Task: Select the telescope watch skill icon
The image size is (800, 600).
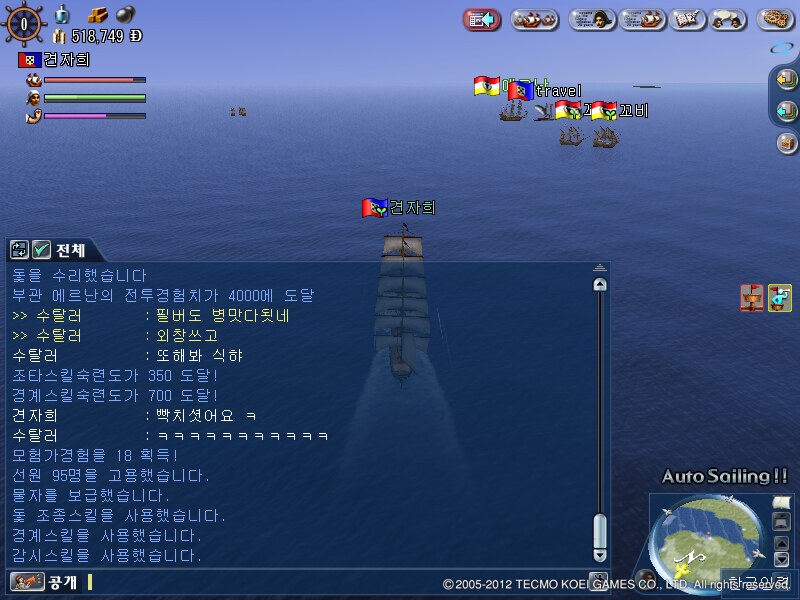Action: [x=780, y=297]
